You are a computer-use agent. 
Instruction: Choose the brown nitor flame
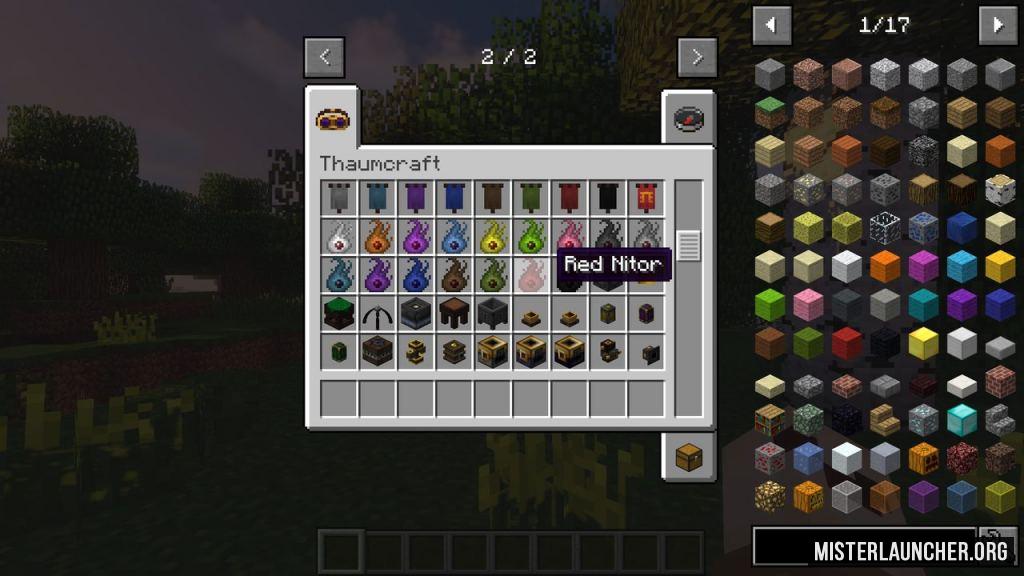point(454,274)
